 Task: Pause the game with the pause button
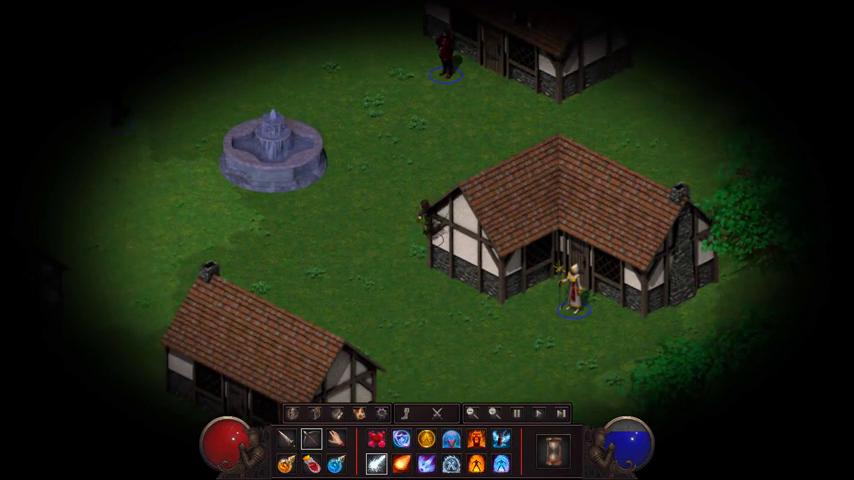517,413
